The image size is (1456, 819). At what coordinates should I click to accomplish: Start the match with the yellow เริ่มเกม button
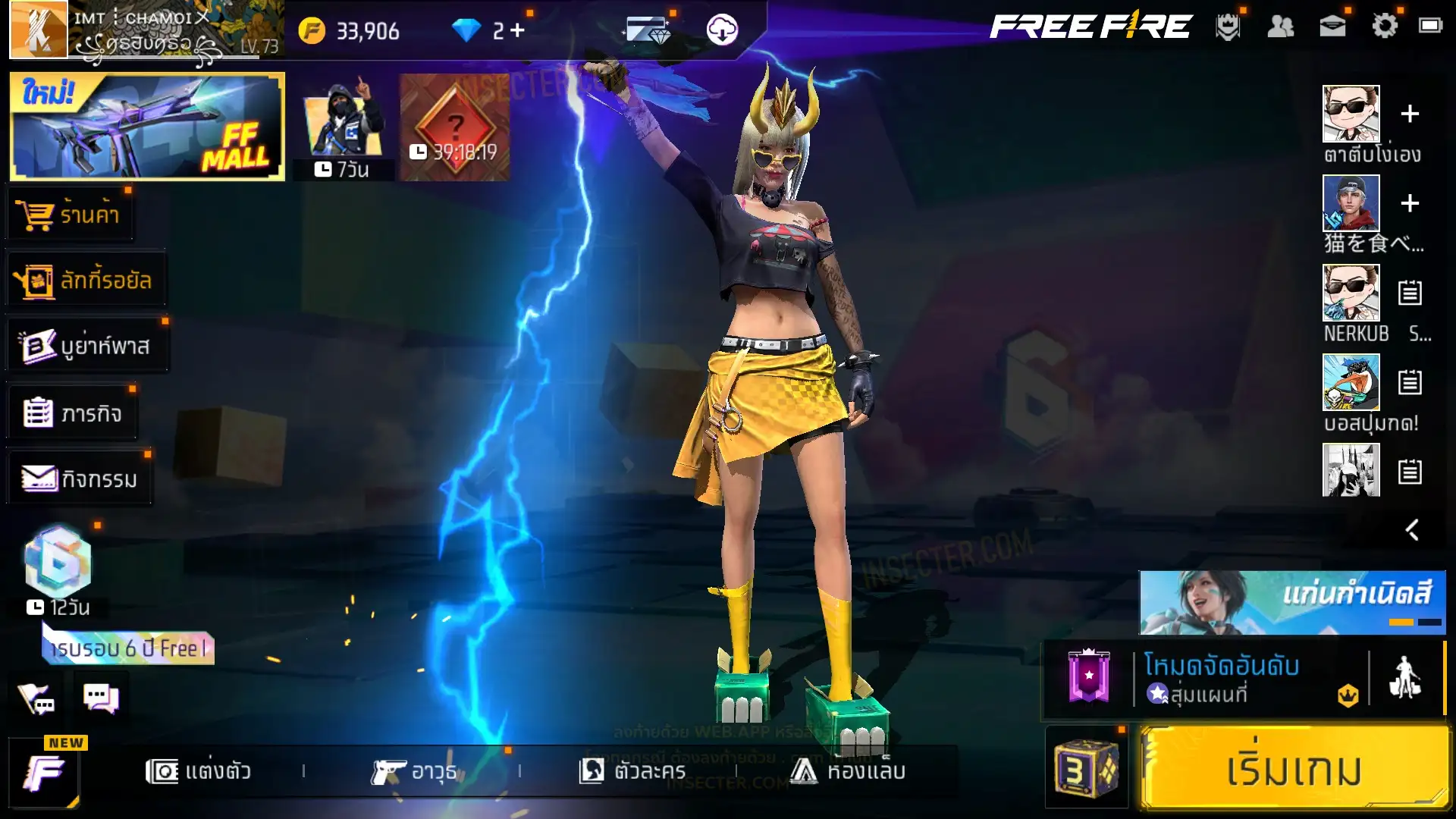point(1294,769)
